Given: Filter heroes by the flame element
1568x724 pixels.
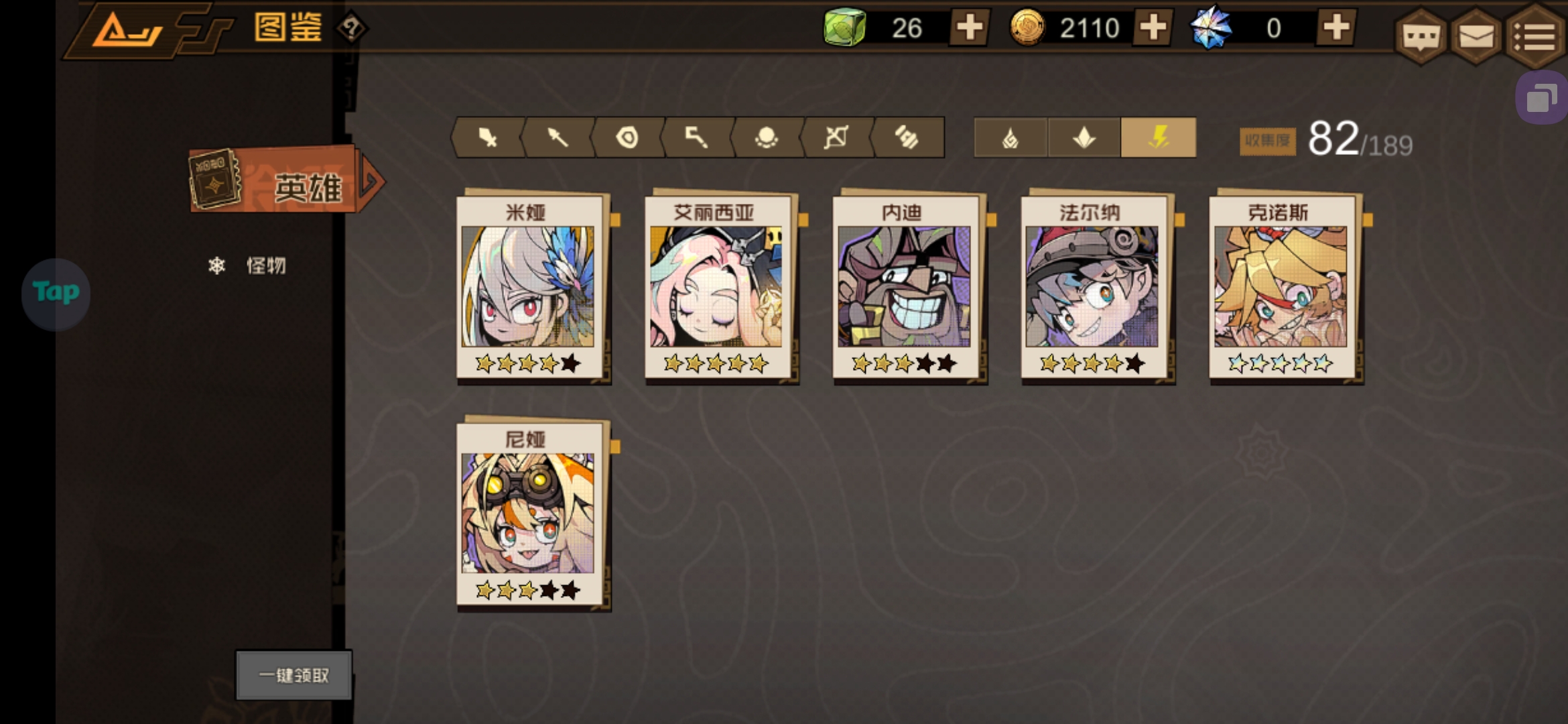Looking at the screenshot, I should (x=1010, y=137).
